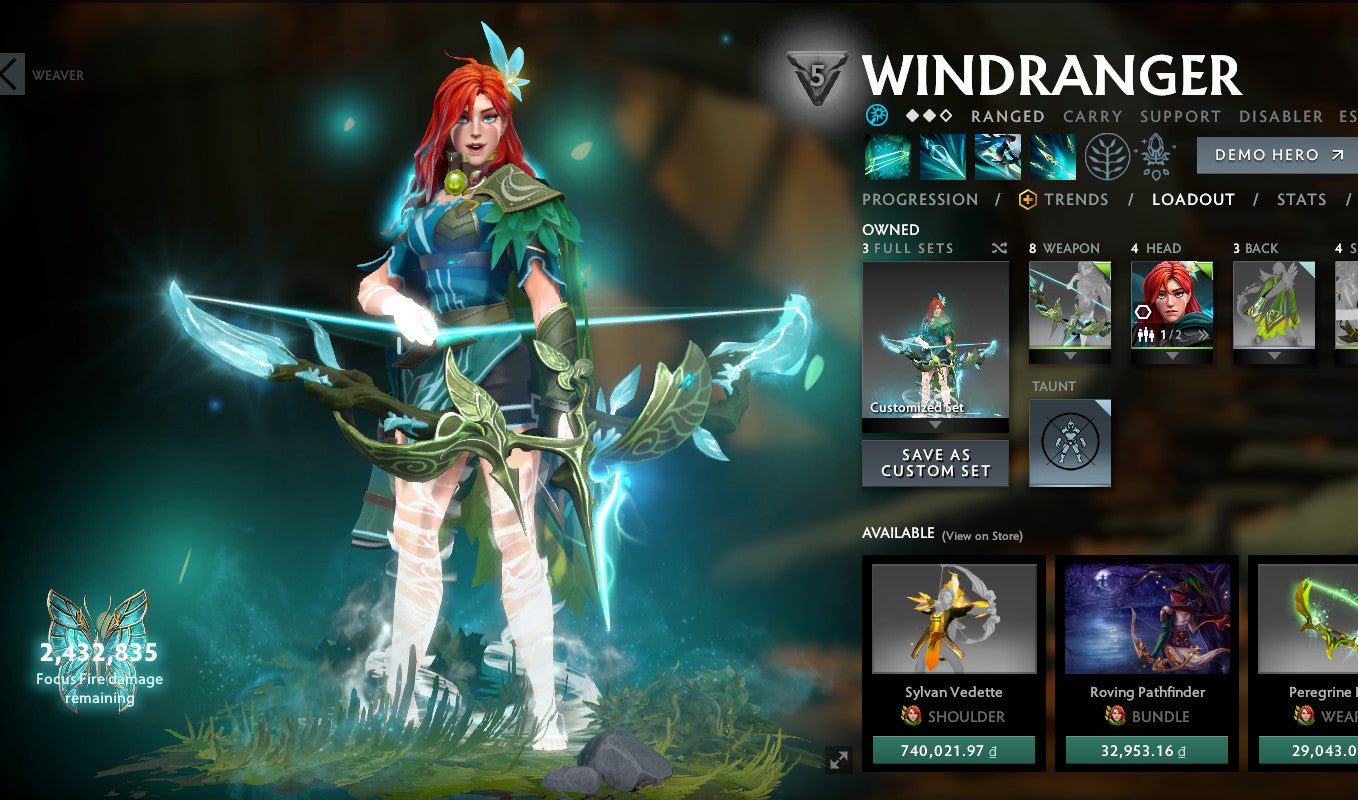Open the Powershot ability details

click(941, 157)
